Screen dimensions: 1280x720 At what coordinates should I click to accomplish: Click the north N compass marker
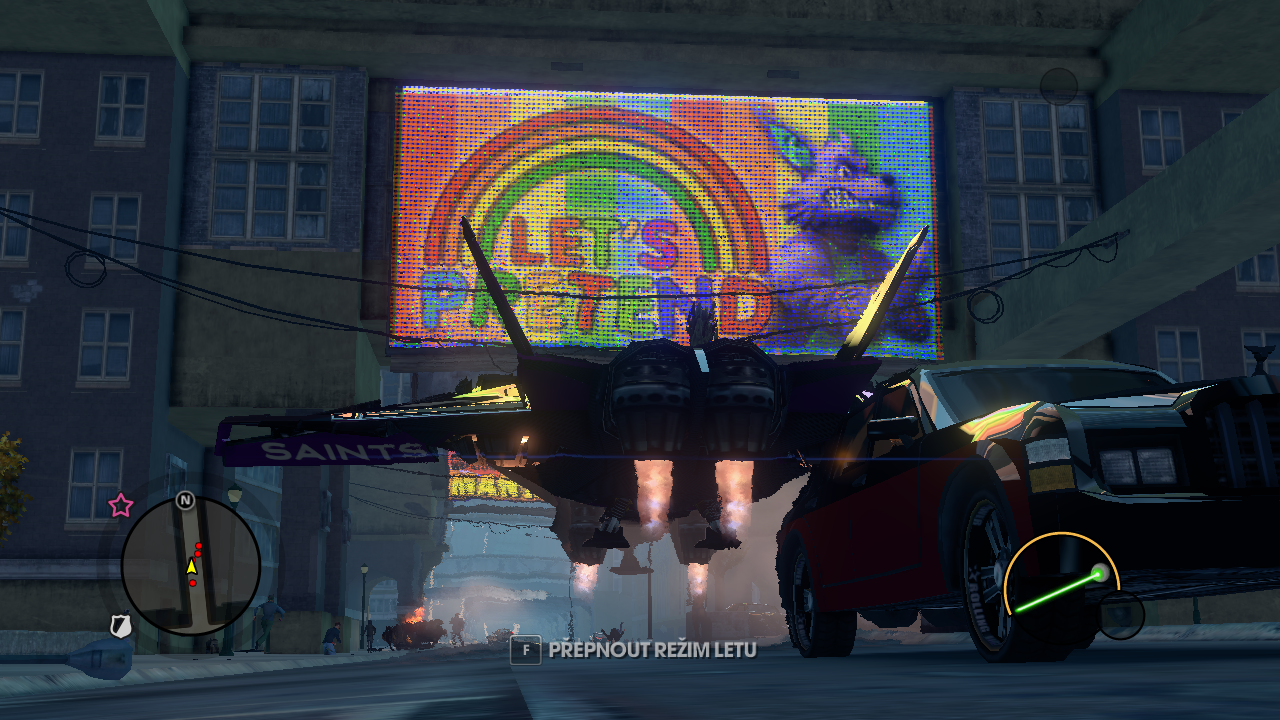[x=185, y=500]
